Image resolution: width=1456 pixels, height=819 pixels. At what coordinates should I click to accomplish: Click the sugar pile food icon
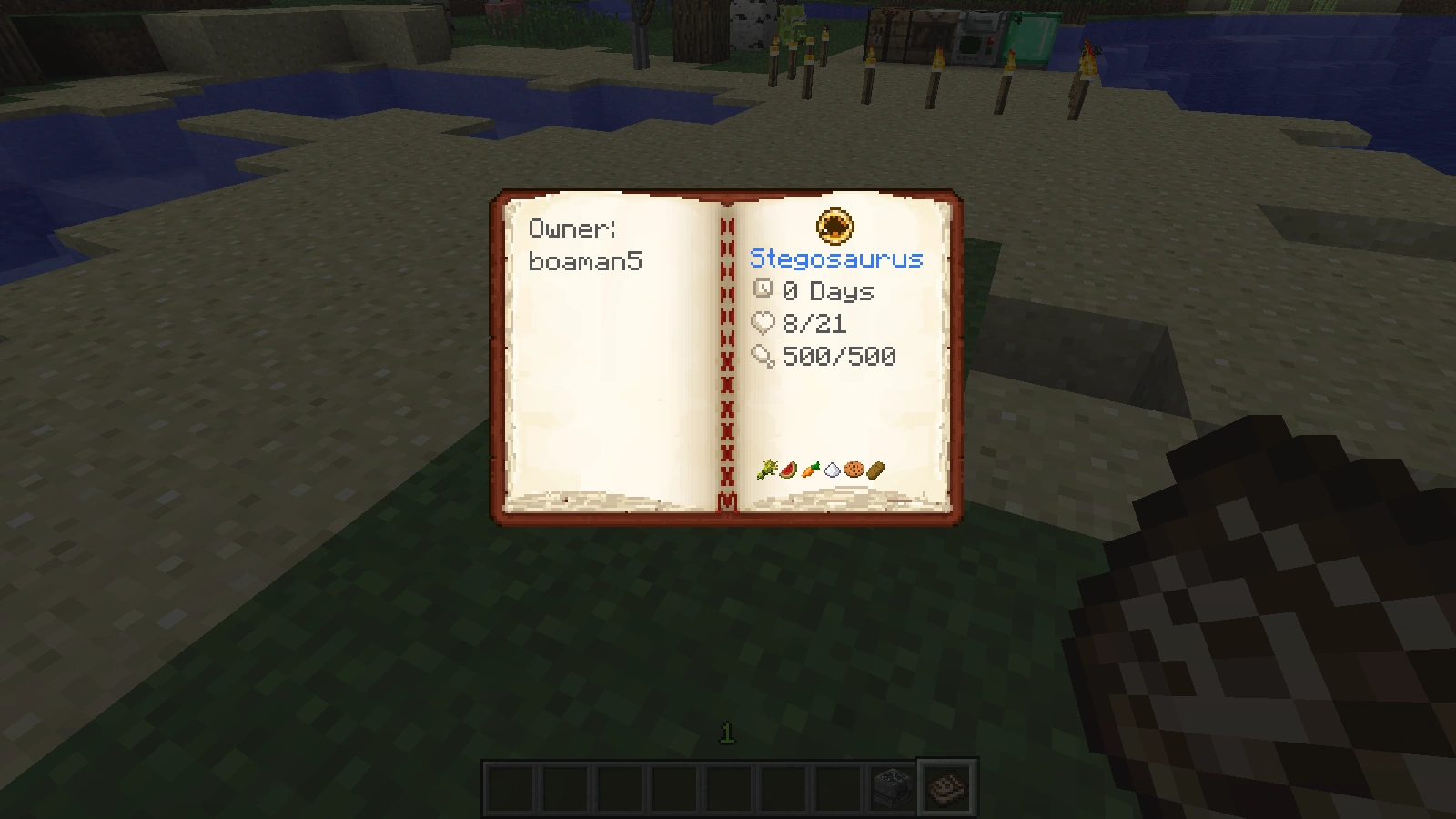(x=832, y=470)
